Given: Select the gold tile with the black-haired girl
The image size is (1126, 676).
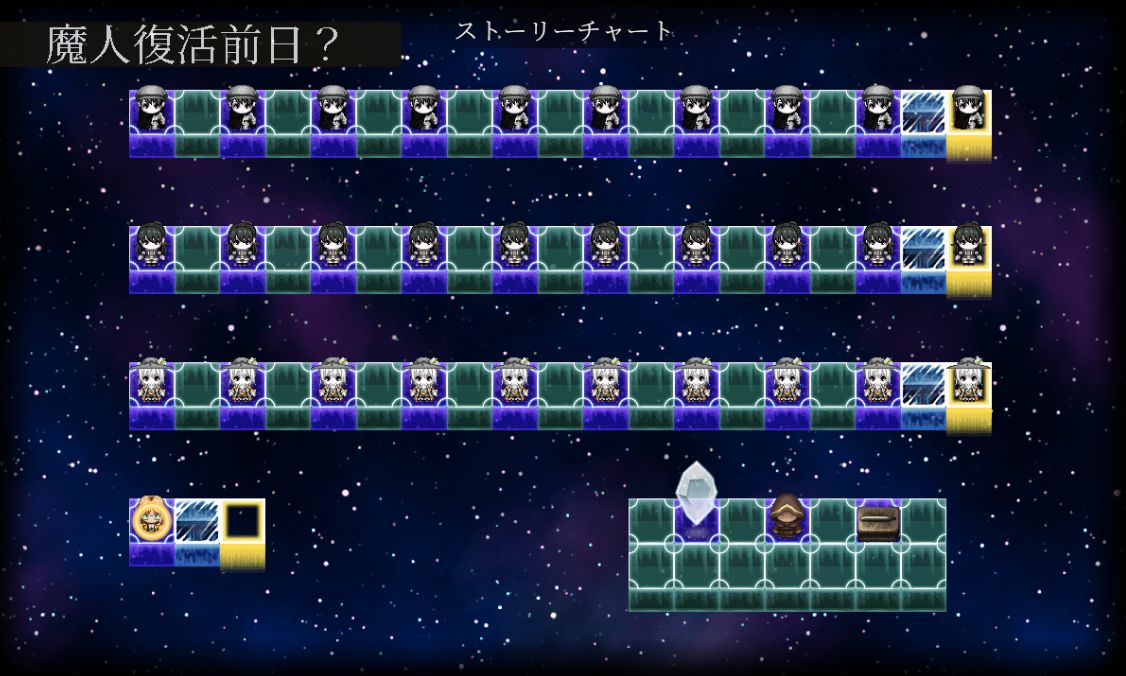Looking at the screenshot, I should (968, 249).
